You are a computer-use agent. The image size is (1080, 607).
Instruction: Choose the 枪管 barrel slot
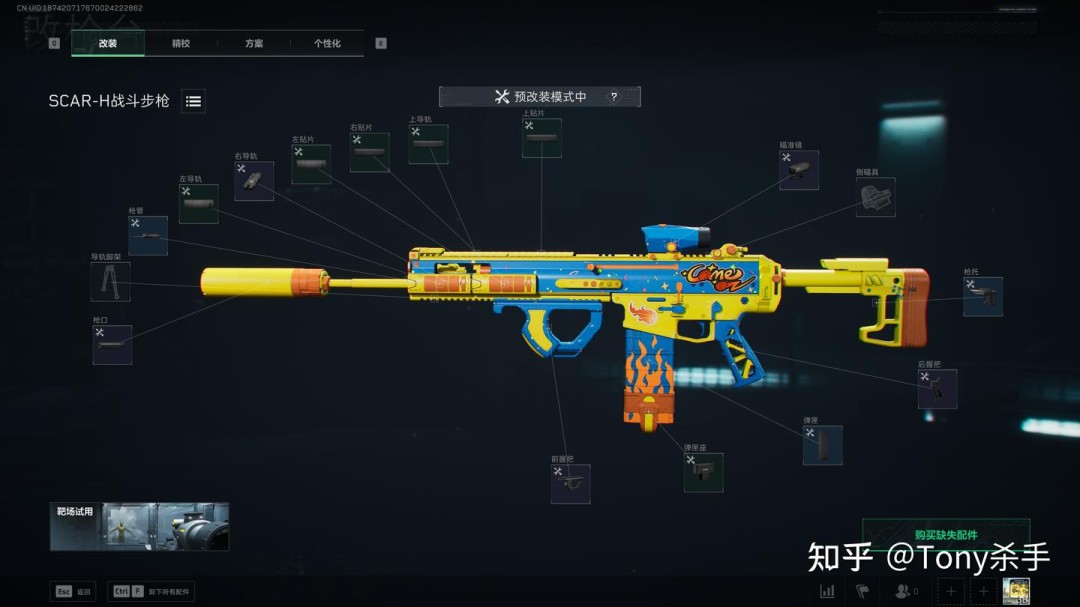pos(148,236)
